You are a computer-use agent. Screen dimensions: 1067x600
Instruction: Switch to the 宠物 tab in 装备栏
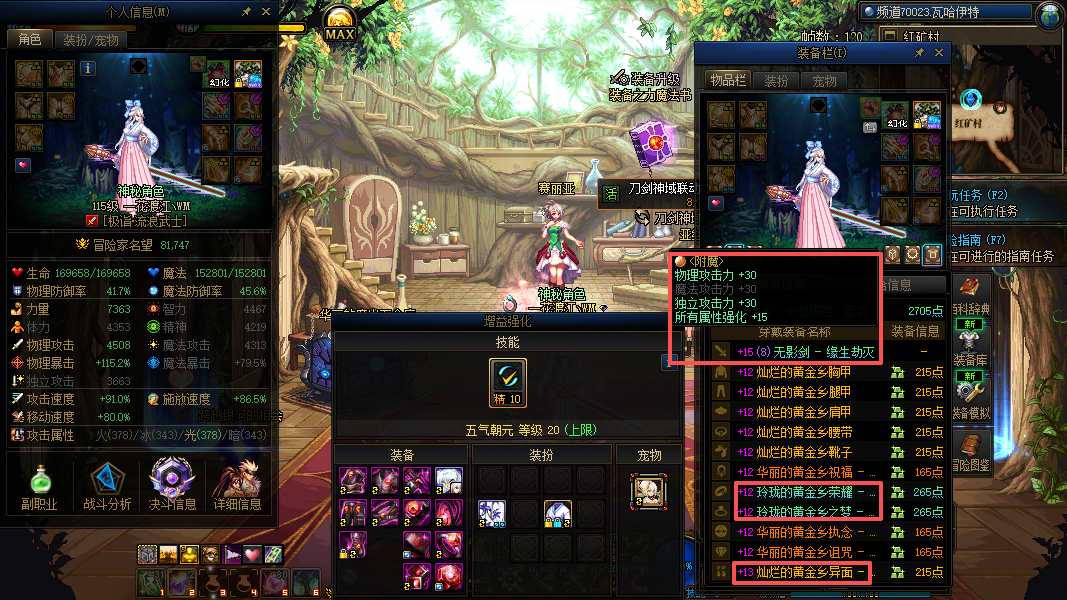[x=824, y=81]
